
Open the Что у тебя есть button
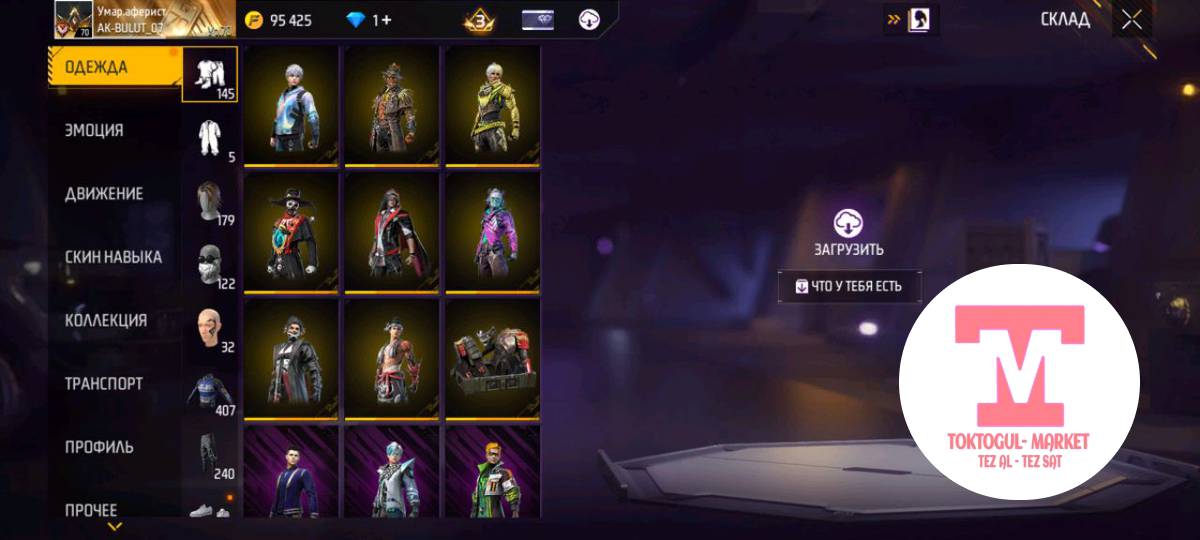click(849, 286)
